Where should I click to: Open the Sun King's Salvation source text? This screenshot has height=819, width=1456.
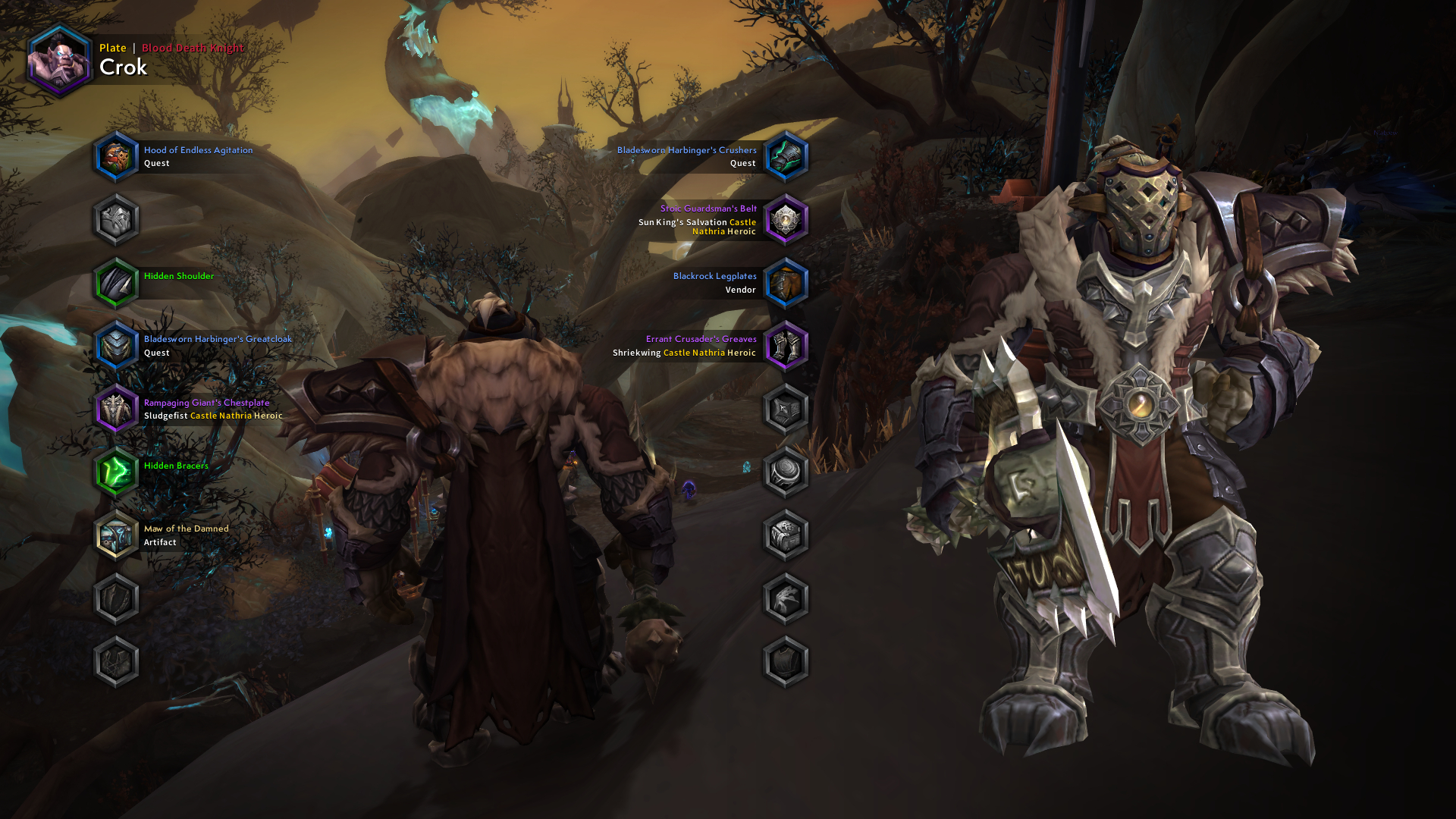click(685, 221)
